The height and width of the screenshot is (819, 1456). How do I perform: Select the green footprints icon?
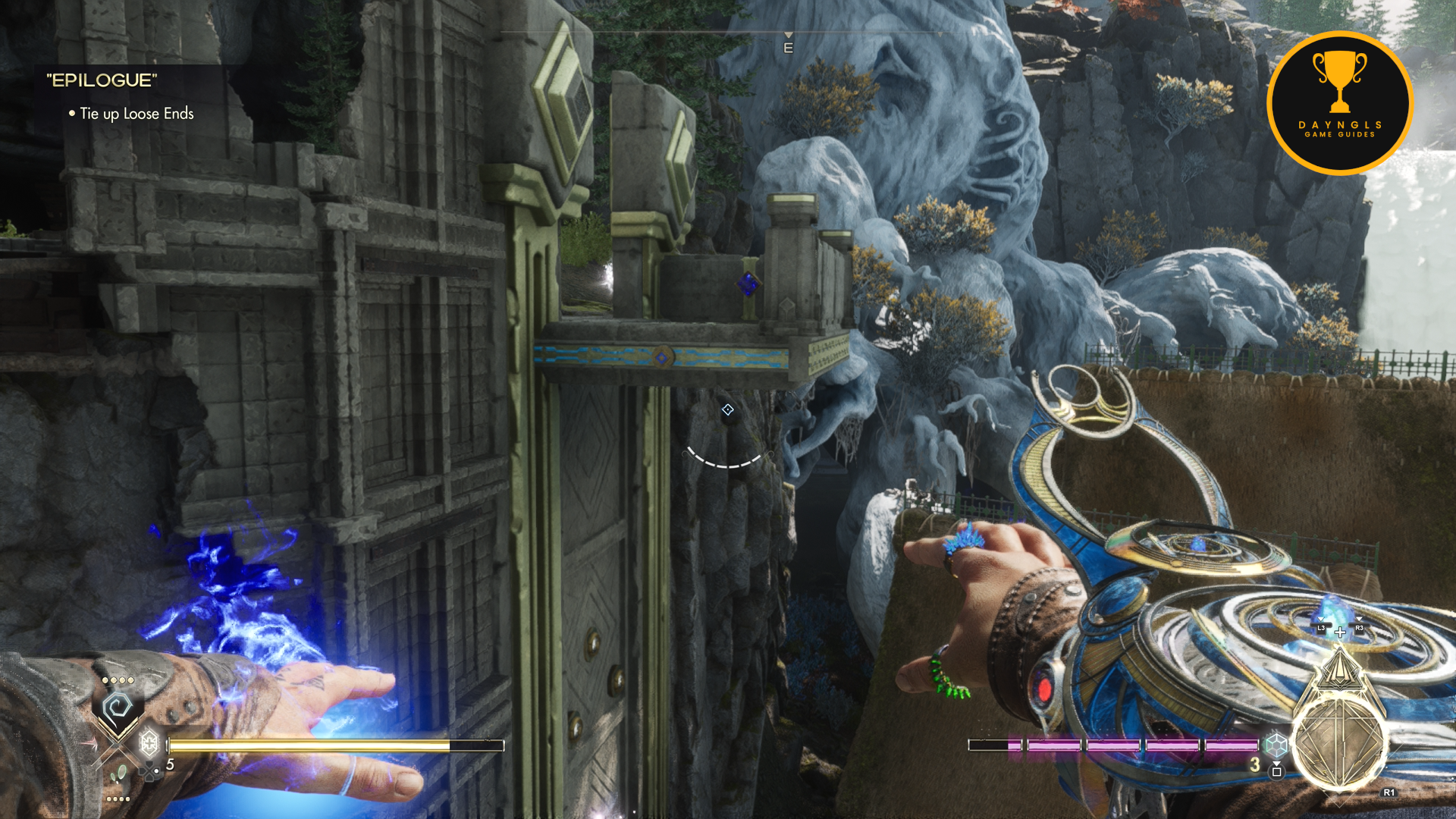[119, 775]
